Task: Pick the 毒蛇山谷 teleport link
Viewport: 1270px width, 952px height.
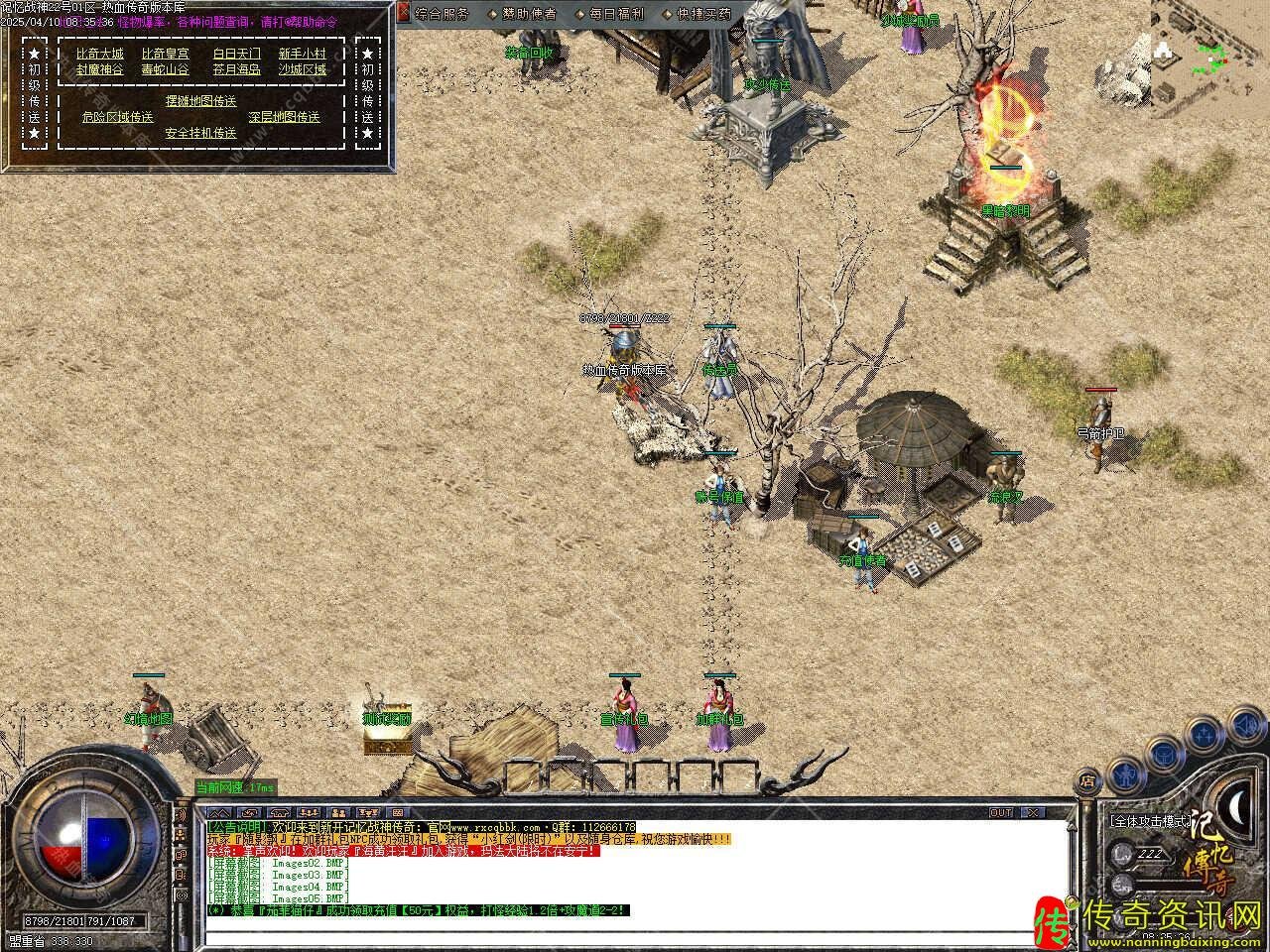Action: (x=166, y=69)
